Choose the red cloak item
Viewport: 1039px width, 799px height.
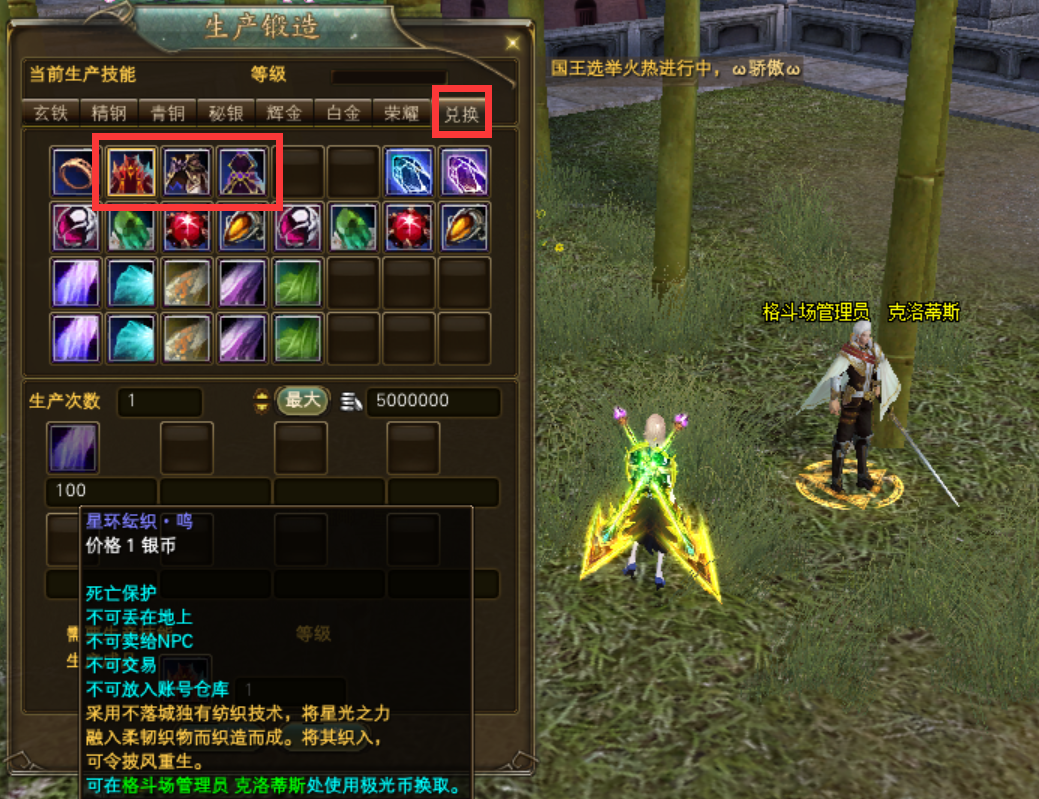[132, 172]
